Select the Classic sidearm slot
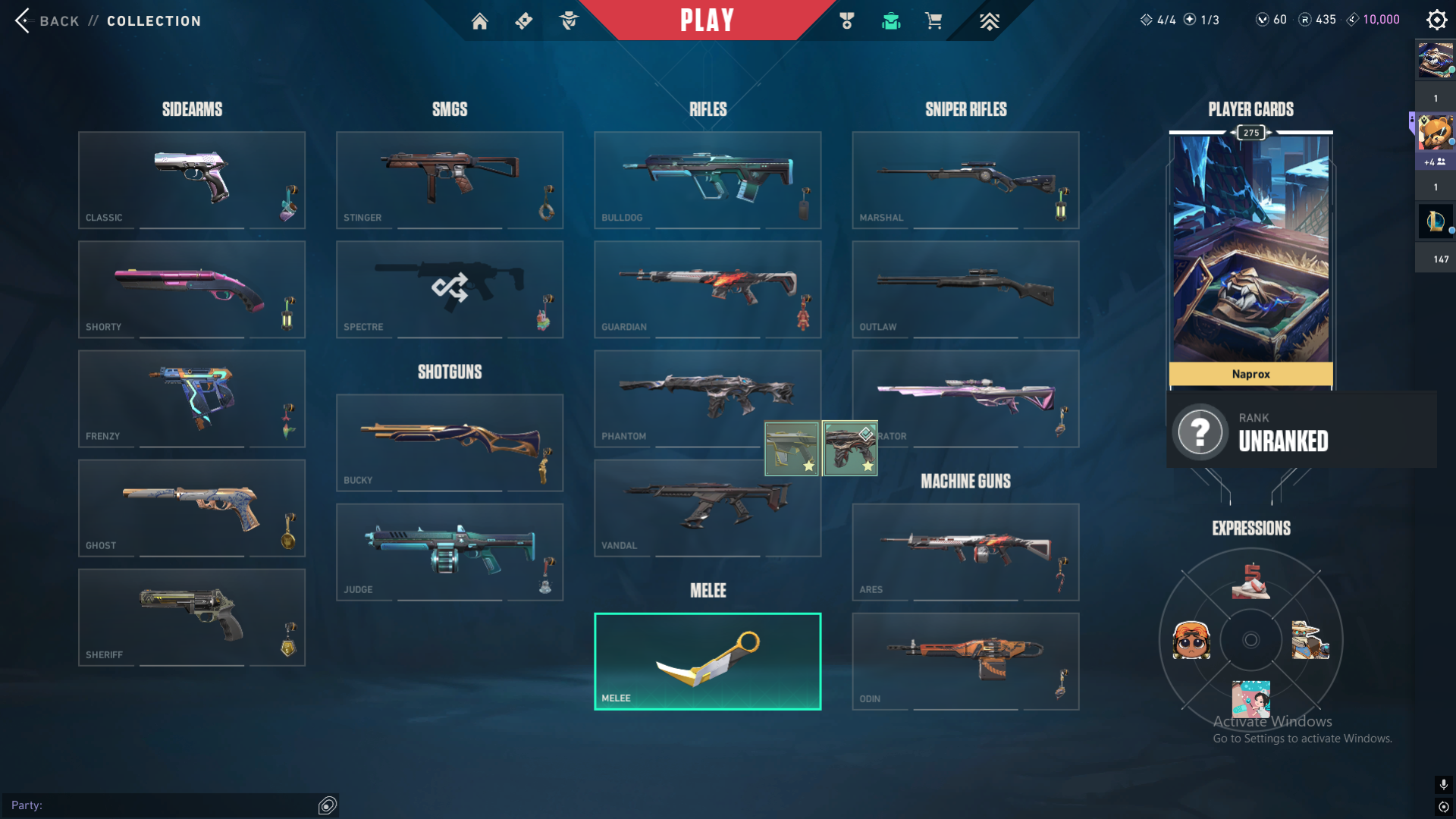Viewport: 1456px width, 819px height. 192,180
